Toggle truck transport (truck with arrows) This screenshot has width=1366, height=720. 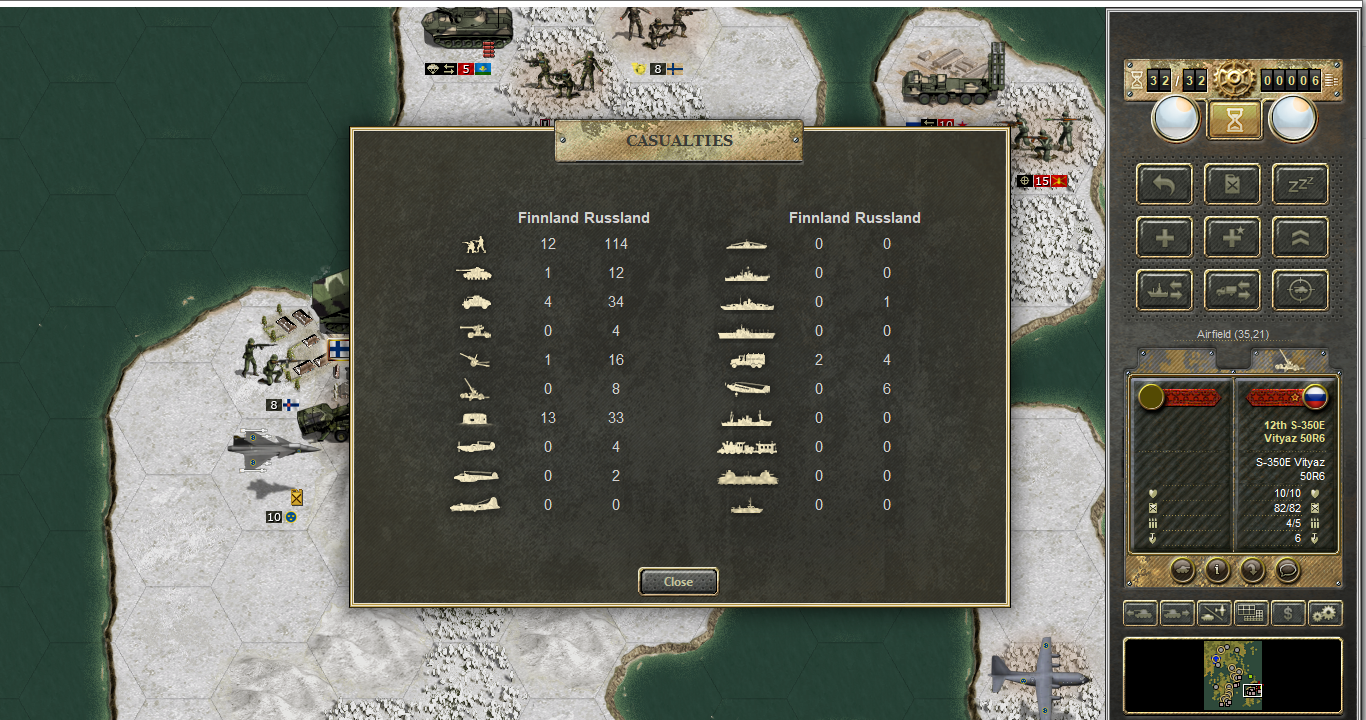1232,290
